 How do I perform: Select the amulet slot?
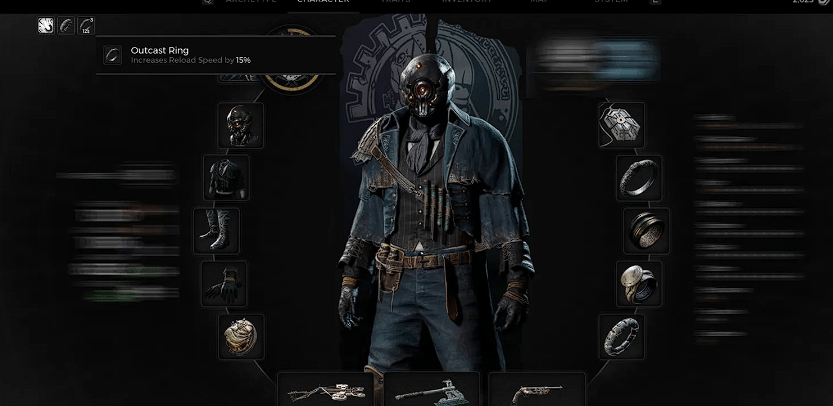click(x=621, y=125)
